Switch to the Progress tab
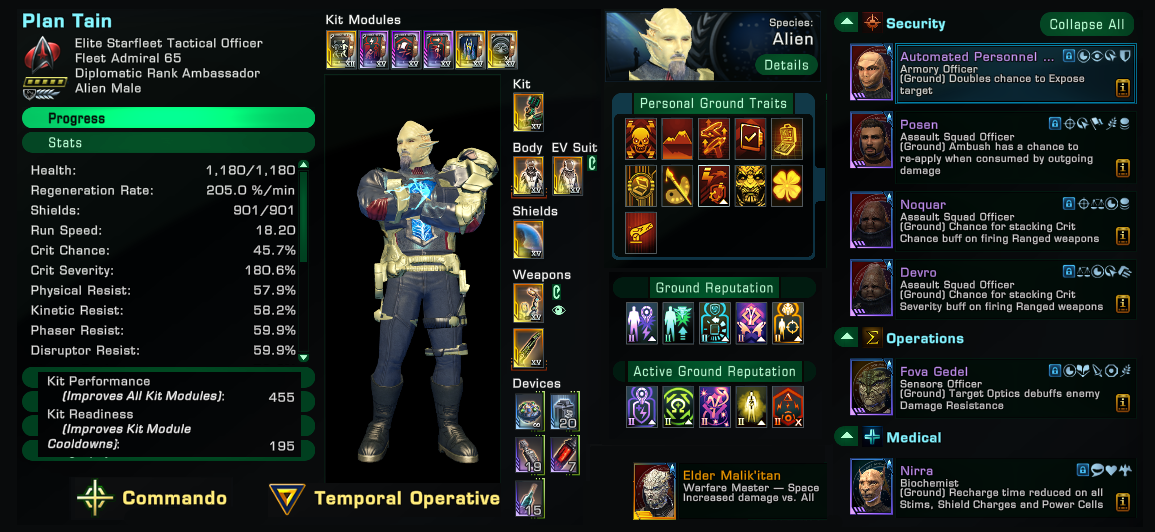Screen dimensions: 1155x532 point(168,118)
